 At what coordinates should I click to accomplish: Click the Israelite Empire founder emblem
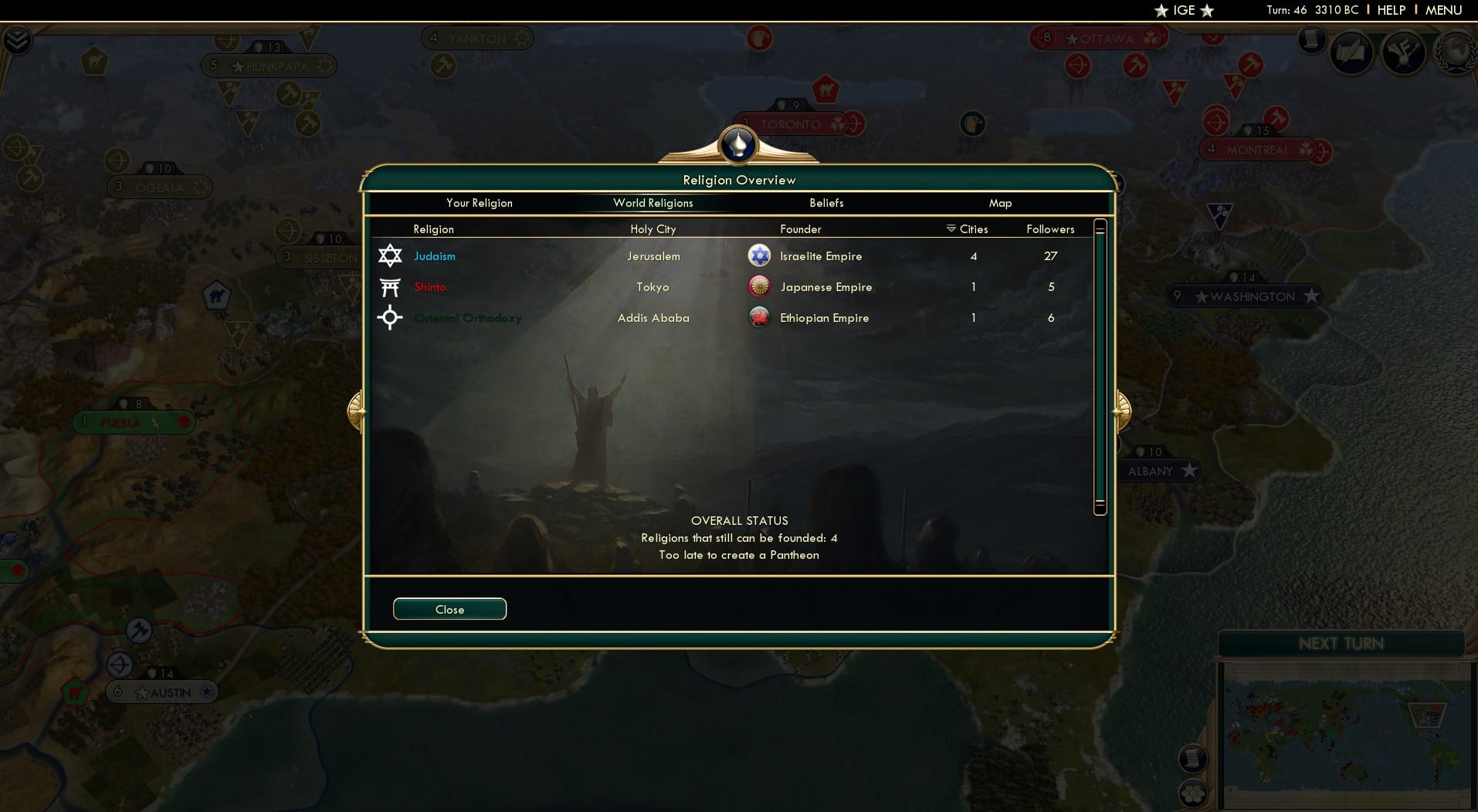click(x=761, y=255)
